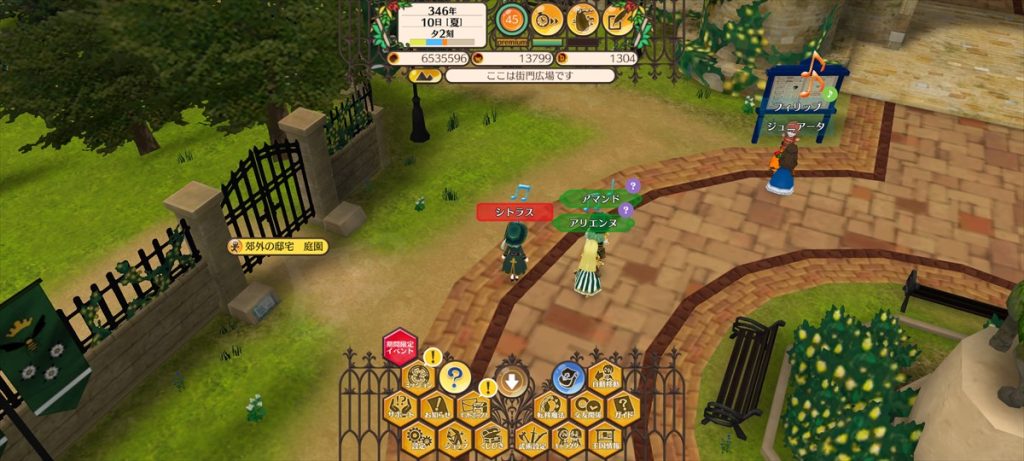Activate the 自動移動 auto-move hexagon
Screen dimensions: 1024x461
pos(604,378)
